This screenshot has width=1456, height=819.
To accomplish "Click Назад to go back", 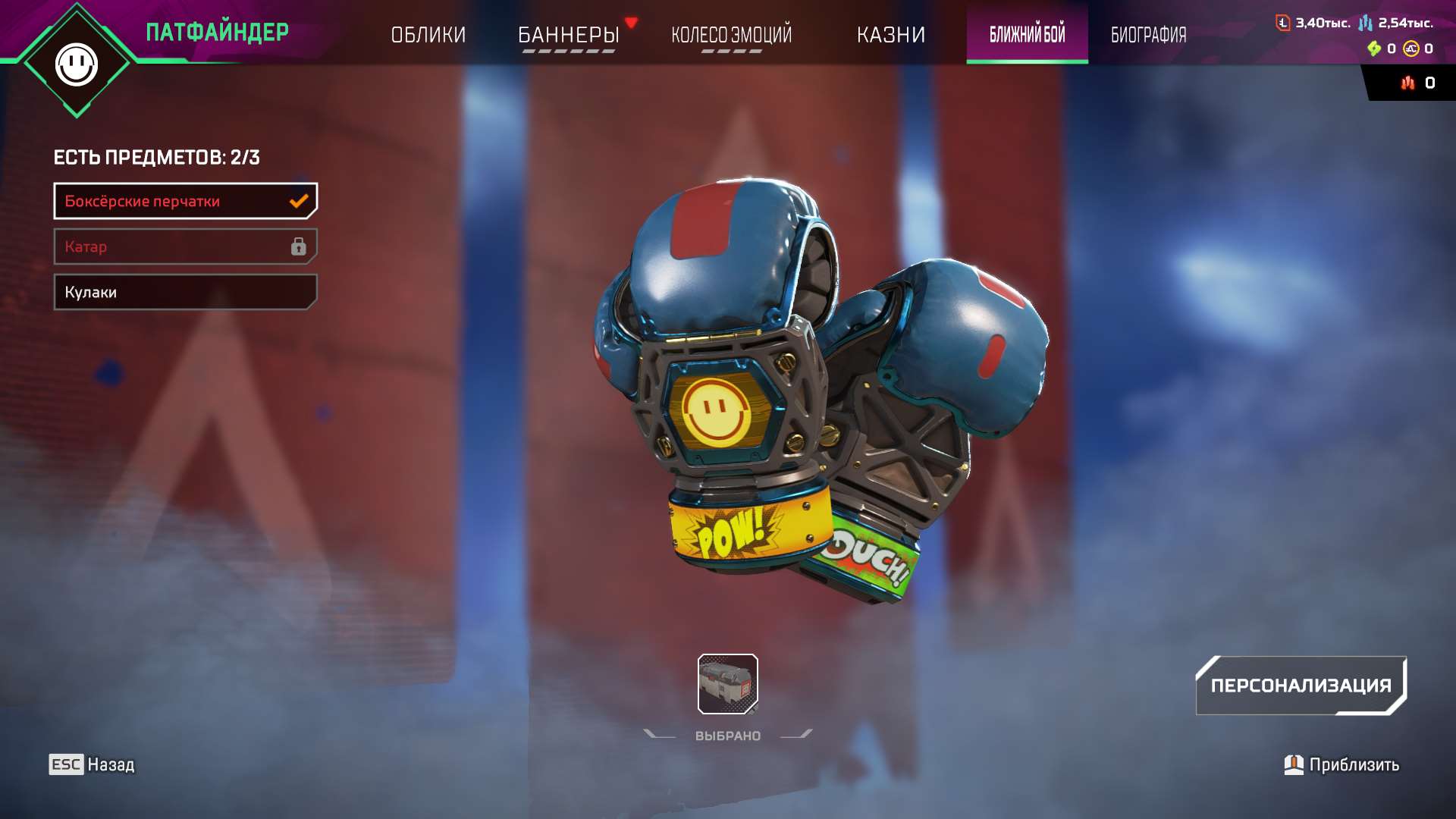I will (x=111, y=765).
